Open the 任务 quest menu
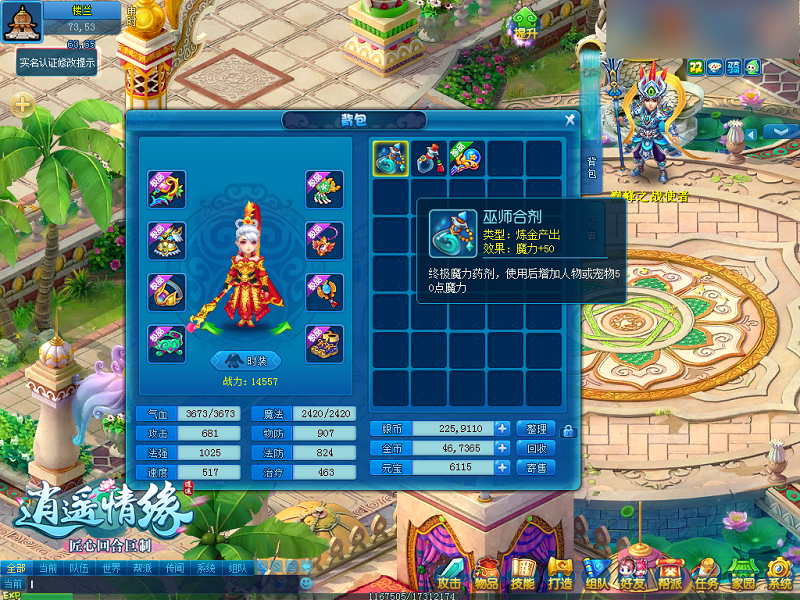 point(706,576)
